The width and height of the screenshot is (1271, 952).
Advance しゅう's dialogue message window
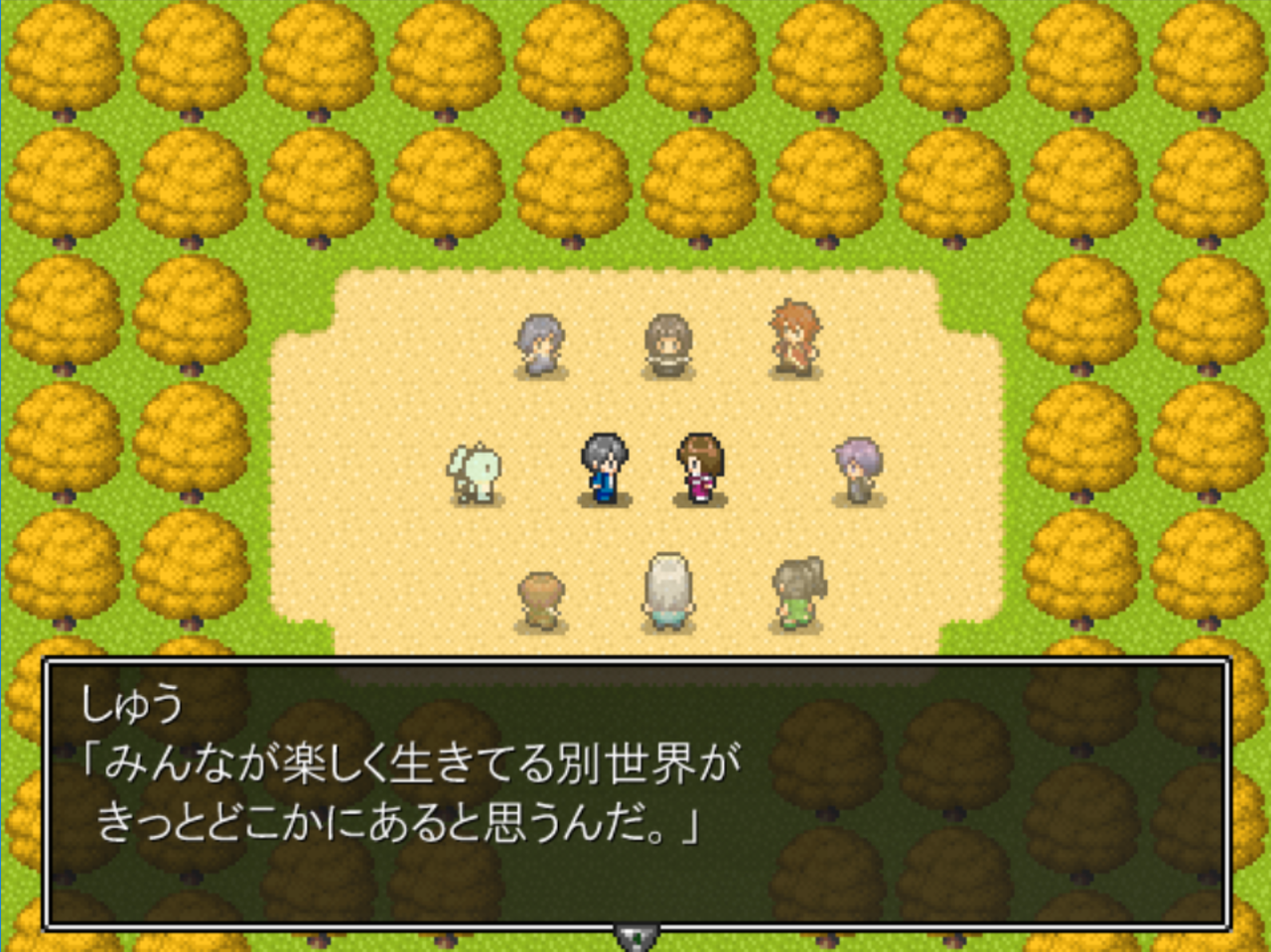click(635, 794)
